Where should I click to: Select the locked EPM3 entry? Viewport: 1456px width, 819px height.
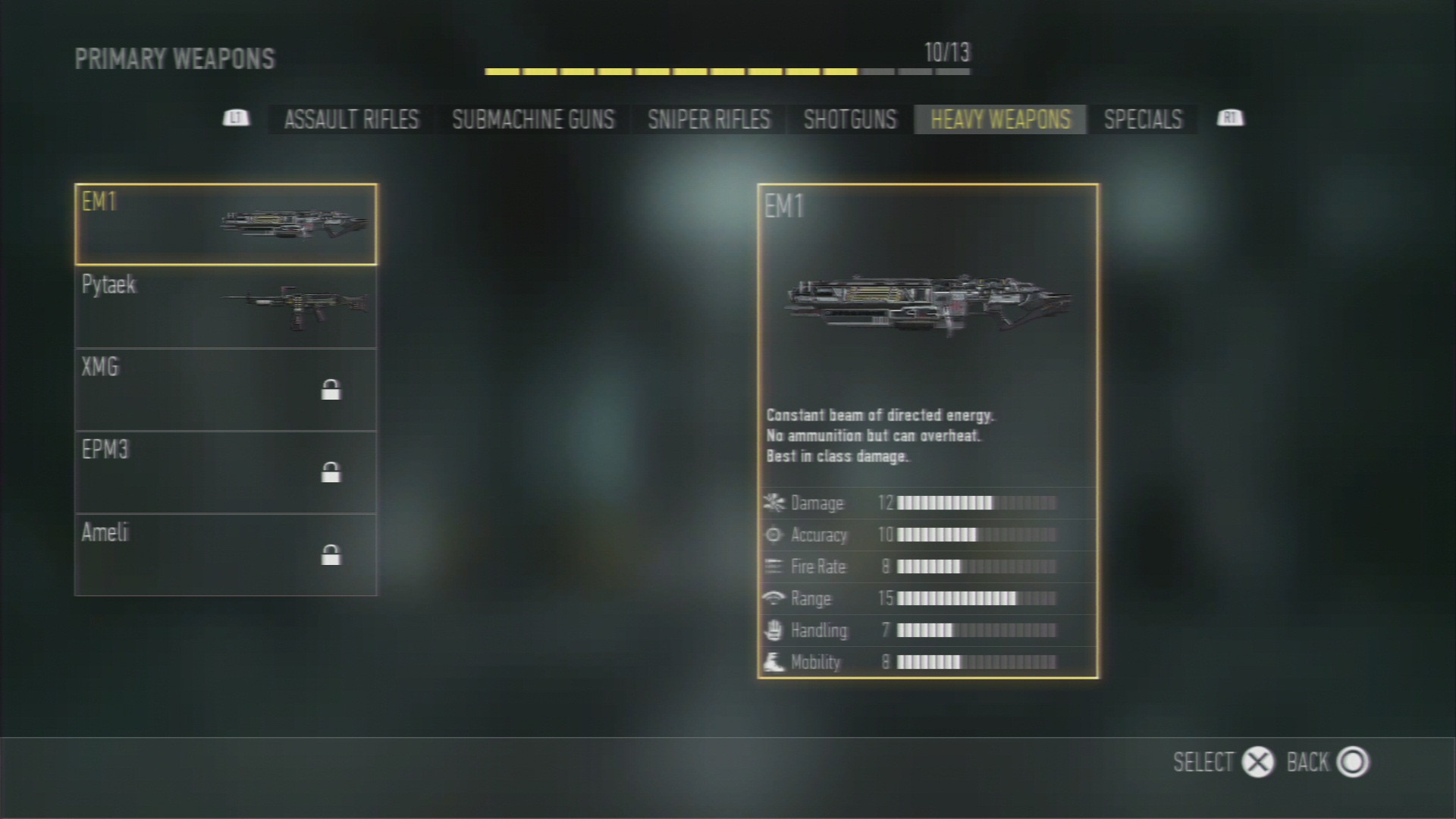226,472
